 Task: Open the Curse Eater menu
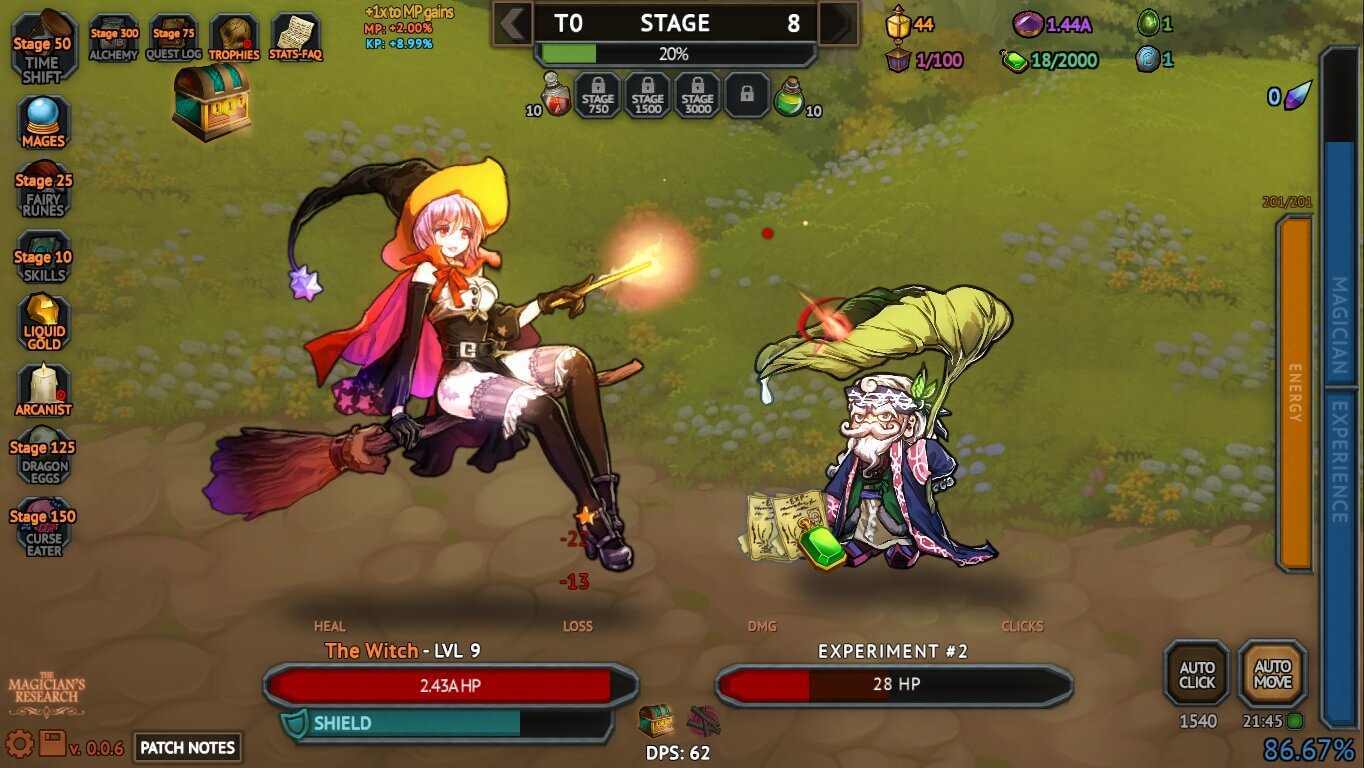[x=43, y=527]
